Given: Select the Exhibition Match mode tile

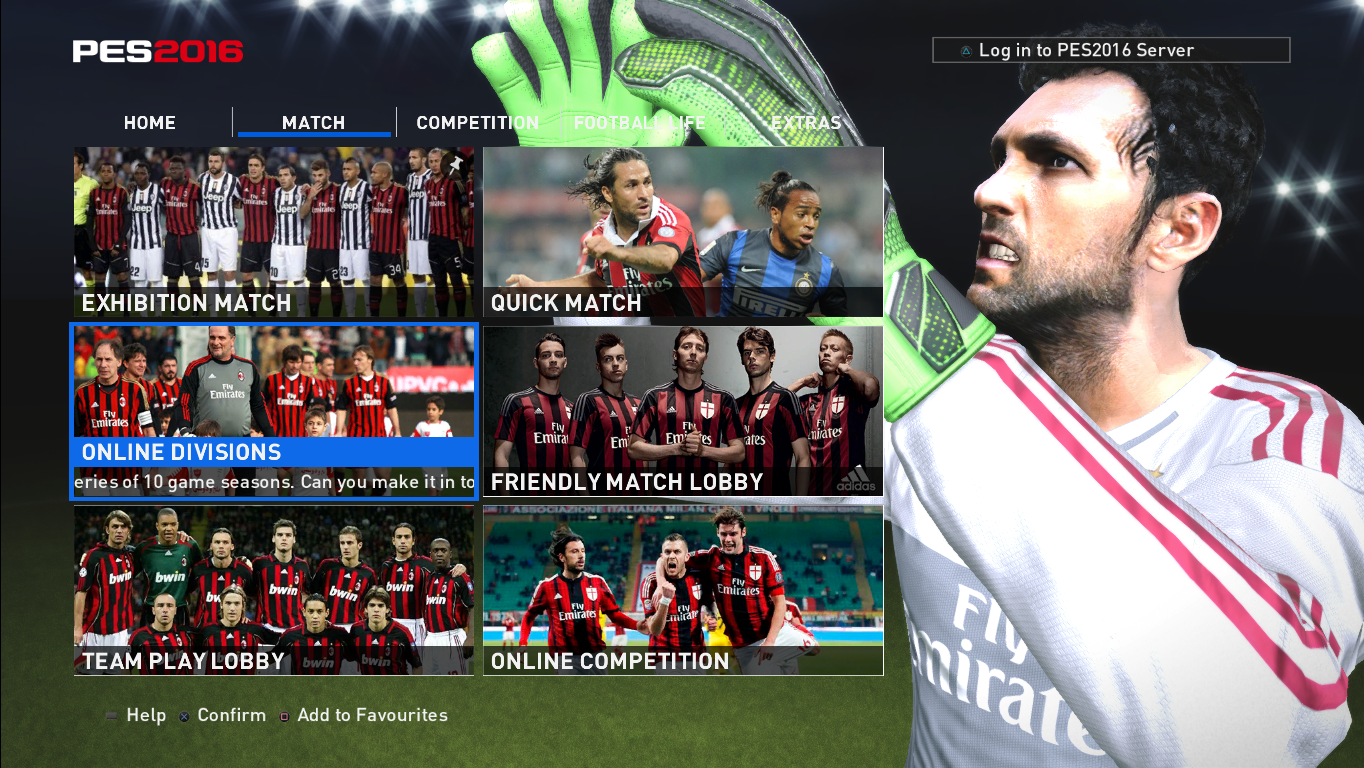Looking at the screenshot, I should click(273, 232).
